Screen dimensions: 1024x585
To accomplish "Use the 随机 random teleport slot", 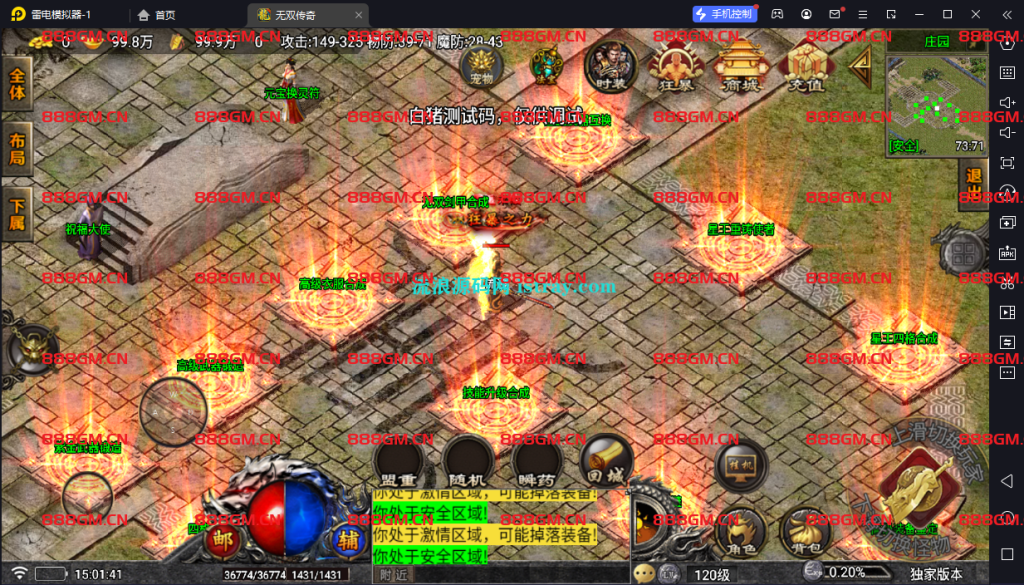I will click(x=469, y=462).
